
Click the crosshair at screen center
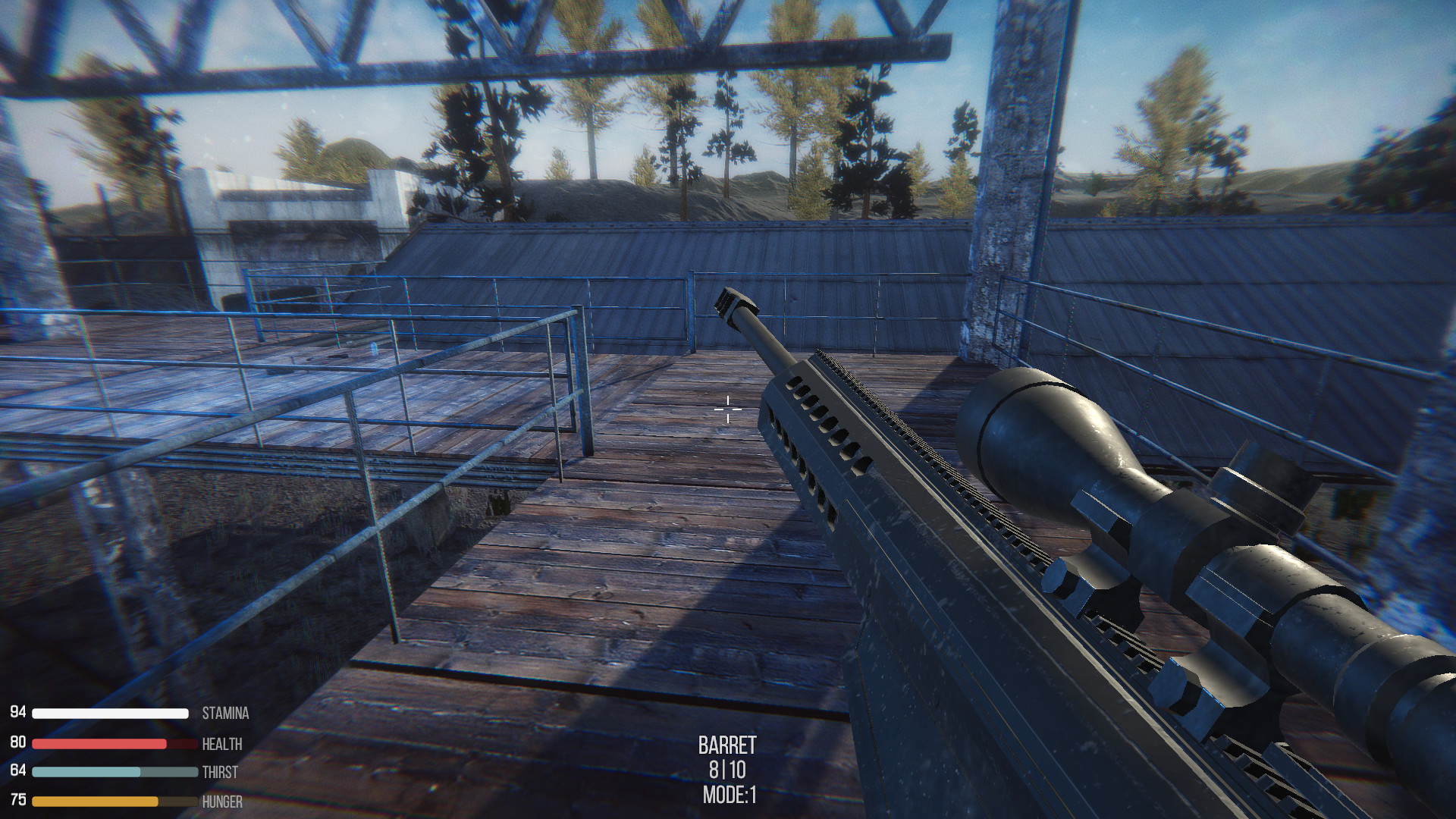tap(730, 408)
